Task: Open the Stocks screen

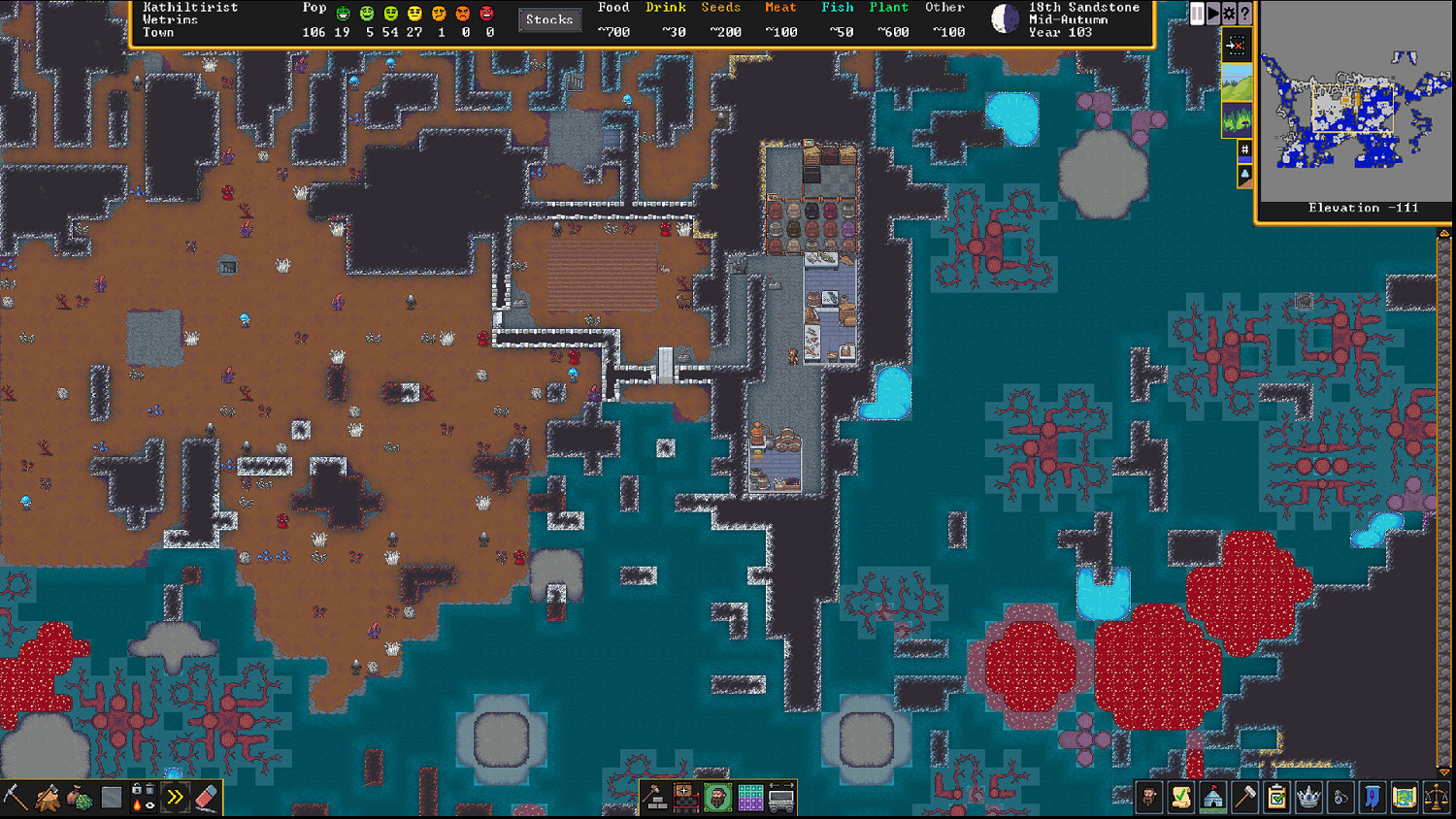Action: [549, 18]
